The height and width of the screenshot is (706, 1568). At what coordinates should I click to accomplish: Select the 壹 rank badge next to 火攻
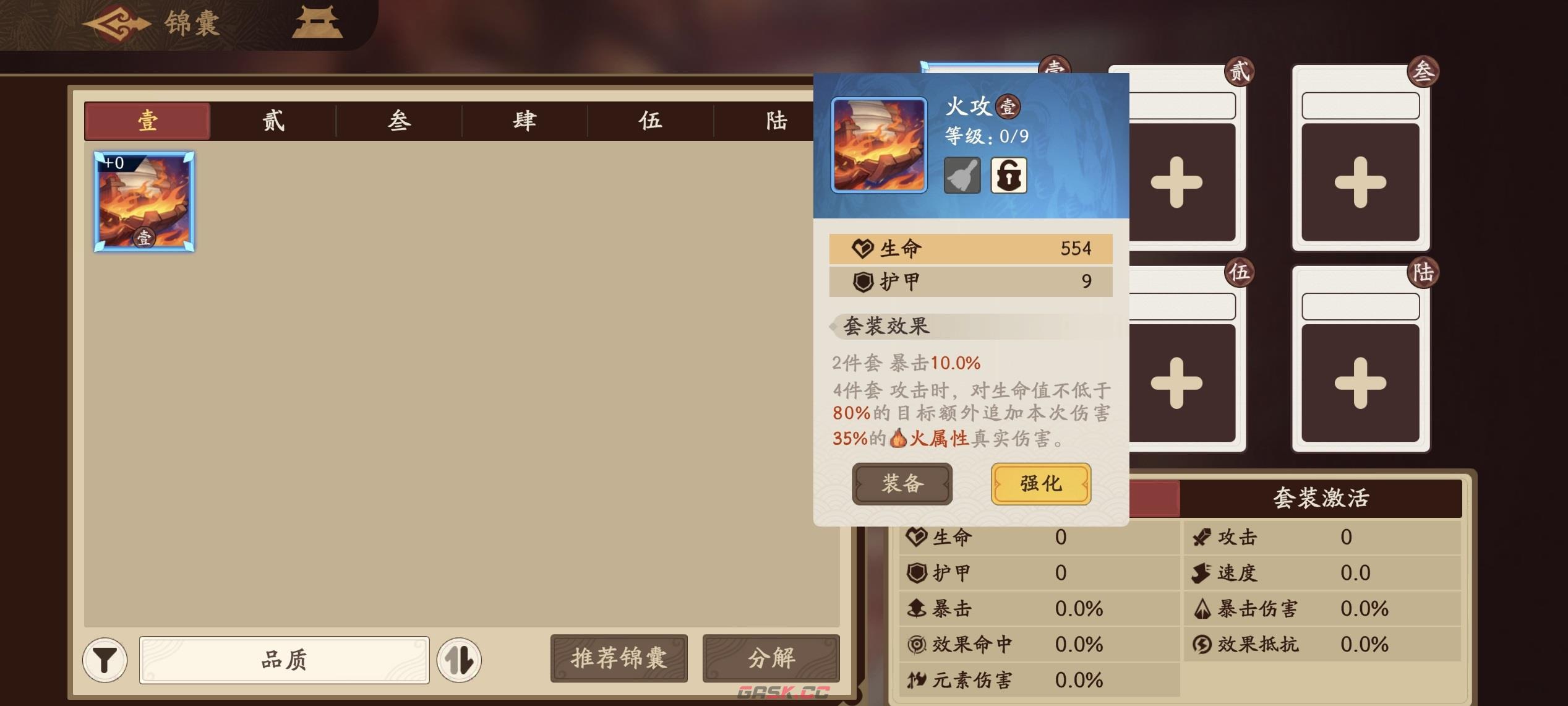tap(1008, 106)
